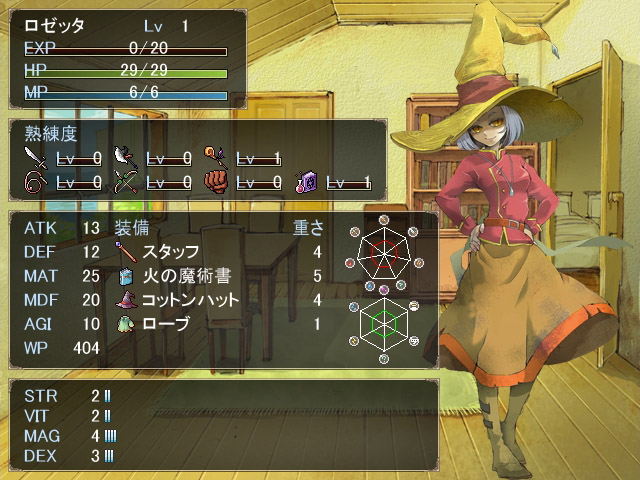Choose the staff proficiency icon

[217, 158]
